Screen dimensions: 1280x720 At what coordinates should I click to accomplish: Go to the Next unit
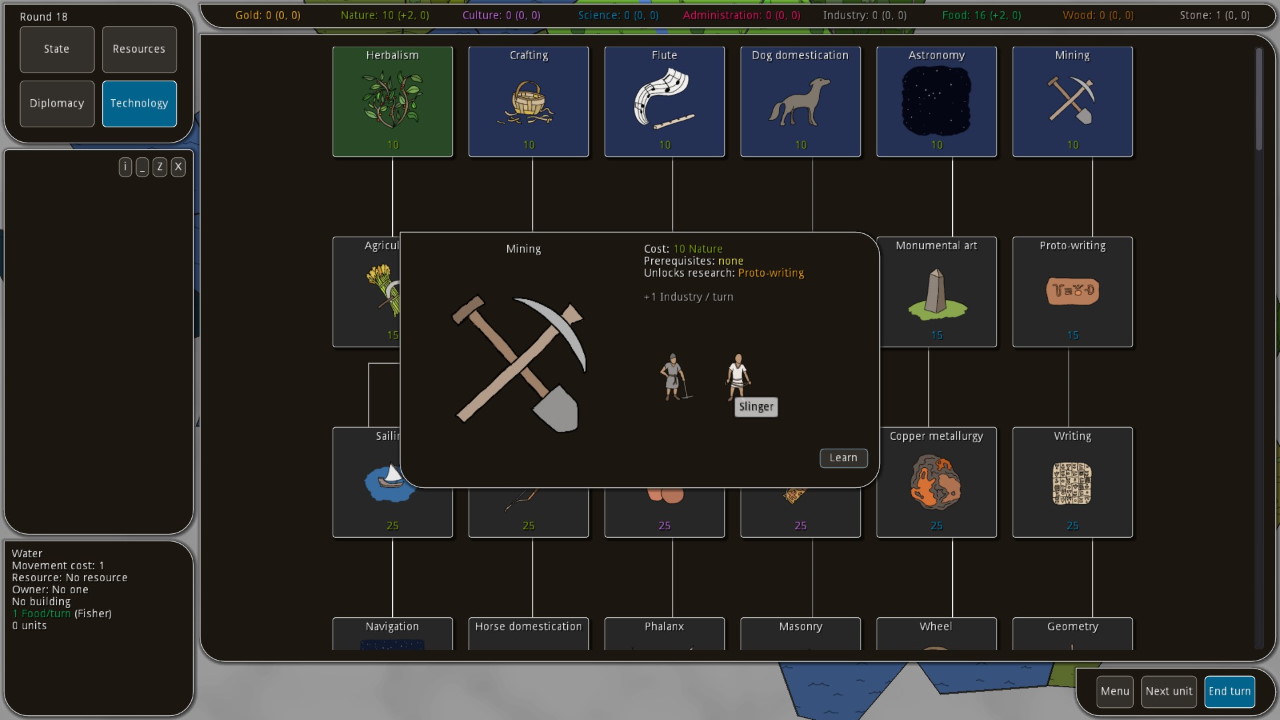(1169, 691)
